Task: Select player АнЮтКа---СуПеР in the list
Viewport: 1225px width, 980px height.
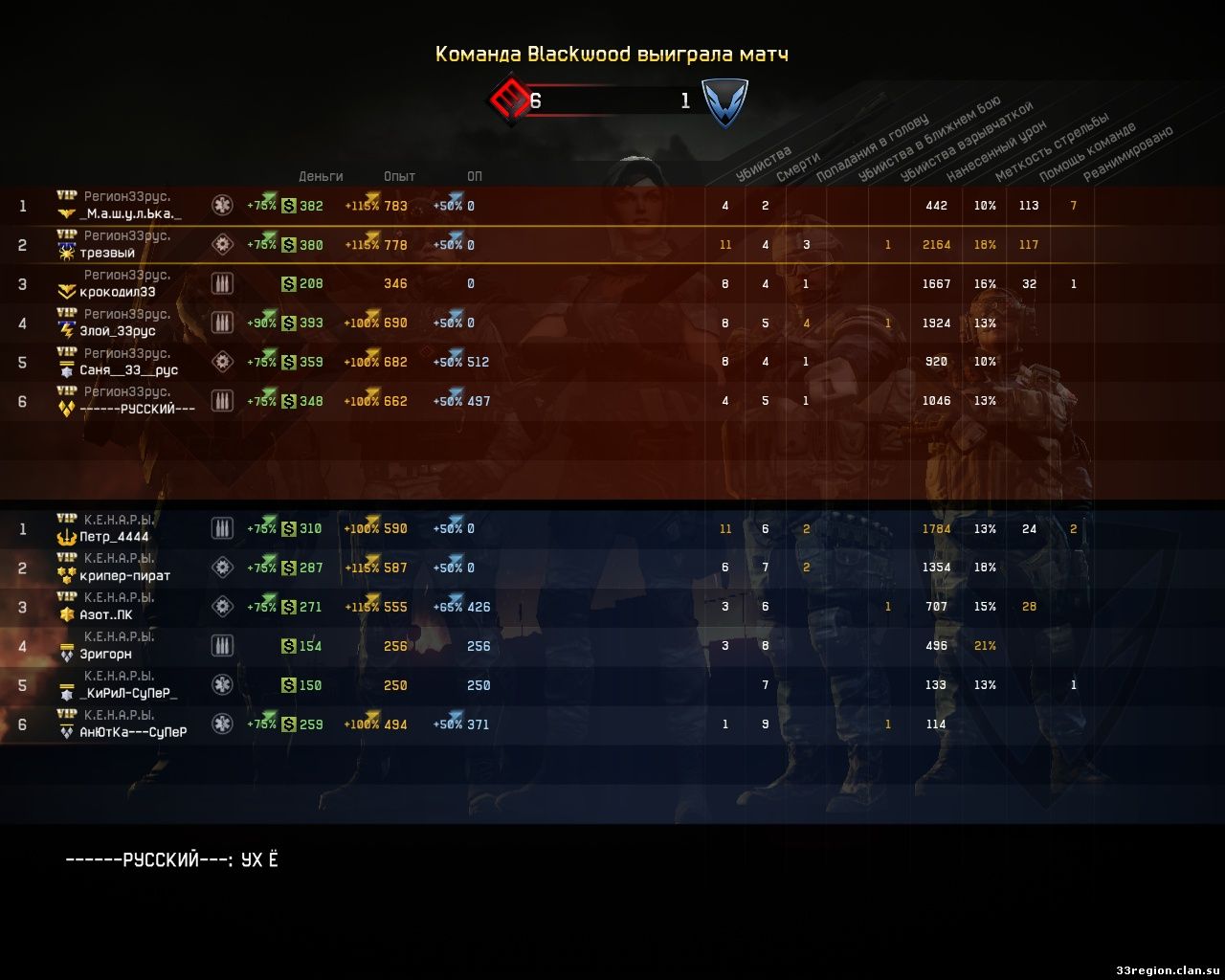Action: coord(133,732)
